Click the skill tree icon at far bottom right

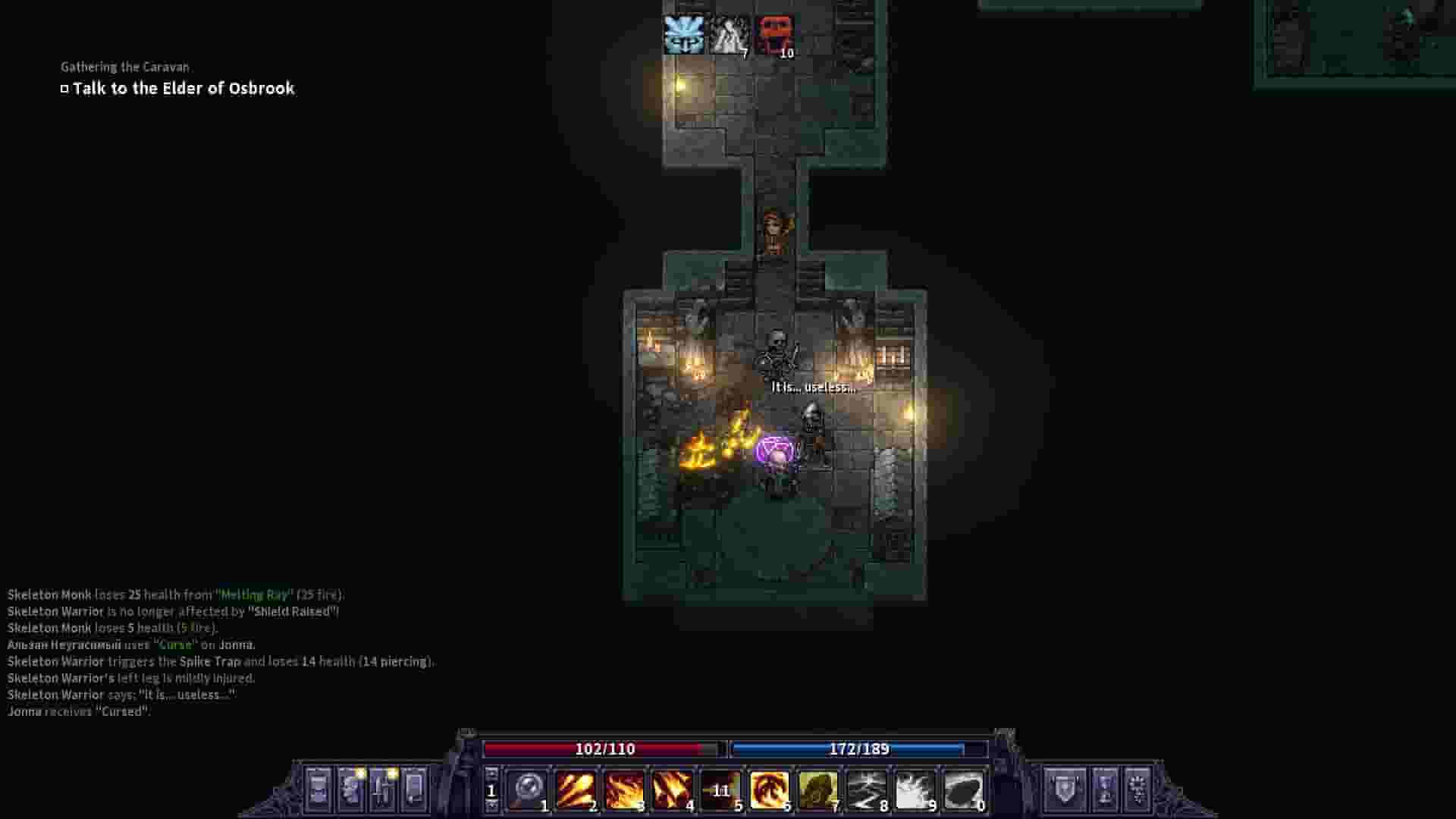pyautogui.click(x=1137, y=787)
